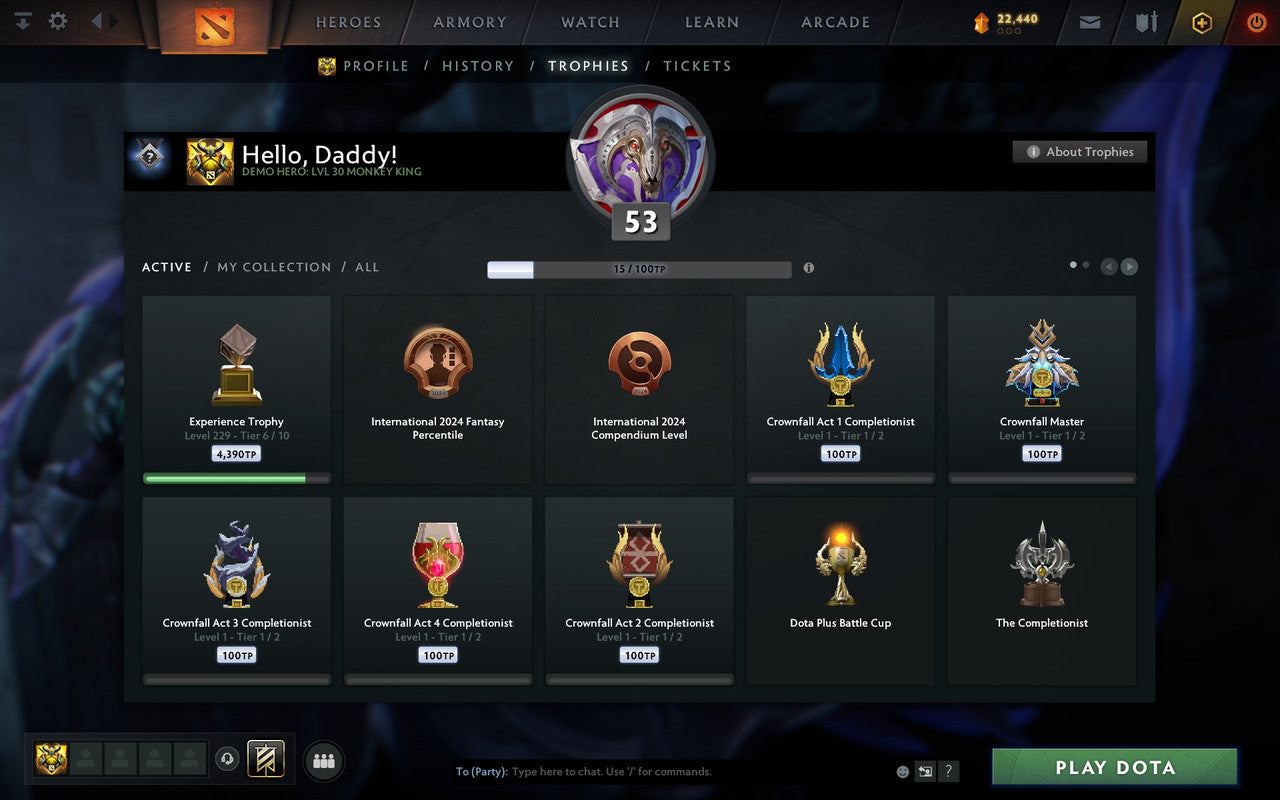Image resolution: width=1280 pixels, height=800 pixels.
Task: Open notifications via the envelope icon
Action: 1089,21
